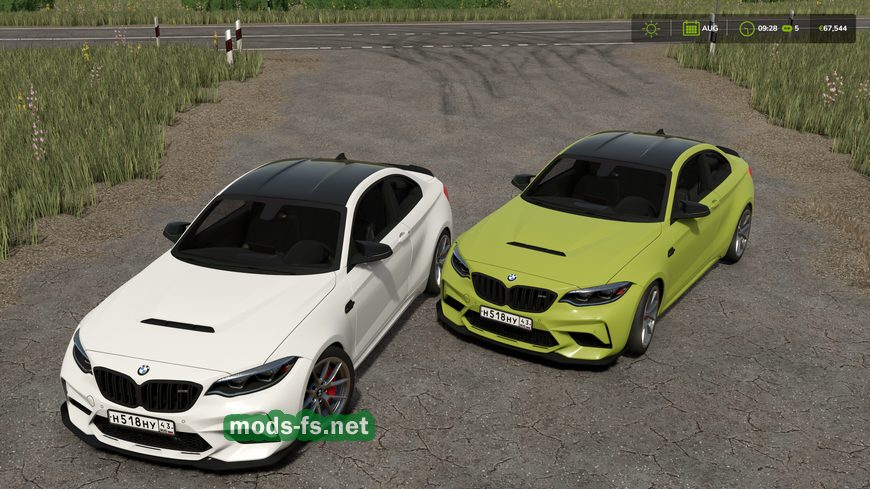Open the calendar icon showing AUG

(691, 28)
